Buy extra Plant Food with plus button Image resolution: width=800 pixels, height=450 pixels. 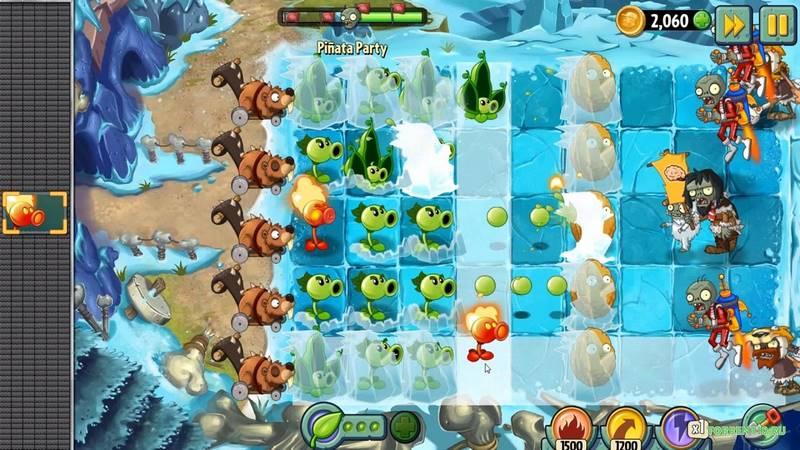pos(404,425)
